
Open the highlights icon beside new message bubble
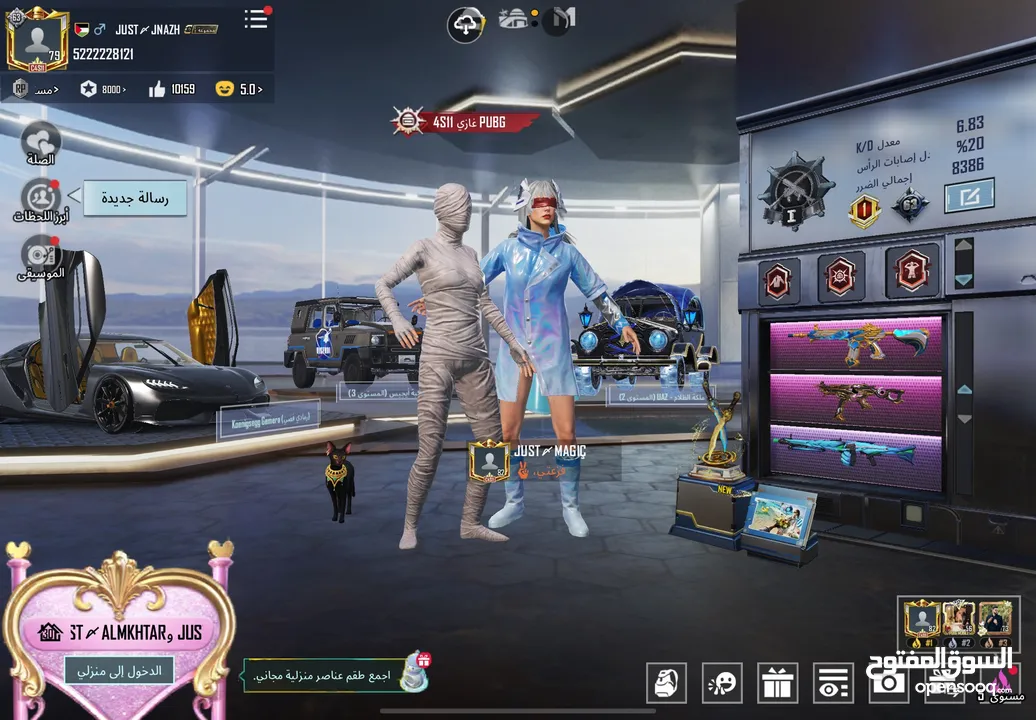click(41, 198)
